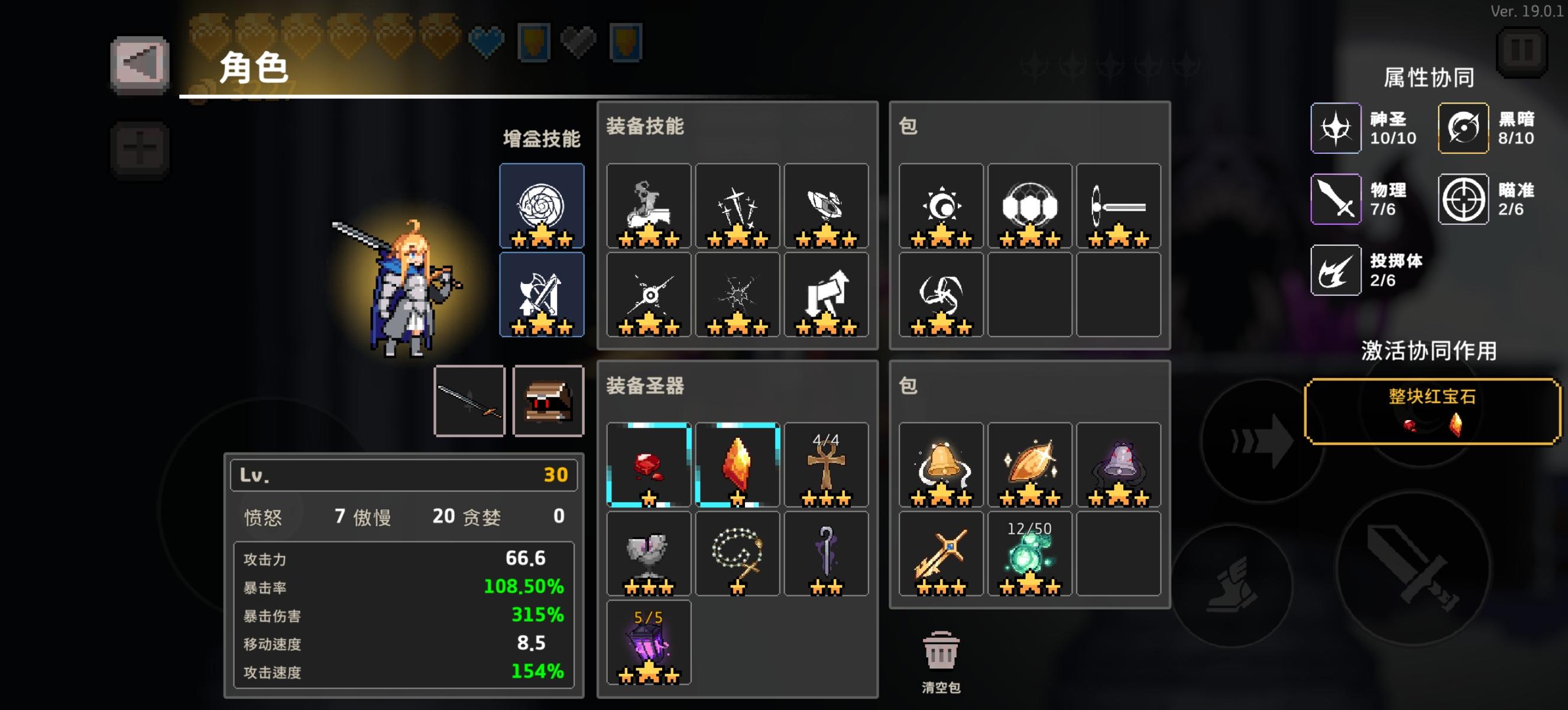Toggle the highlighted flame crystal relic selection
Image resolution: width=1568 pixels, height=710 pixels.
(x=737, y=463)
